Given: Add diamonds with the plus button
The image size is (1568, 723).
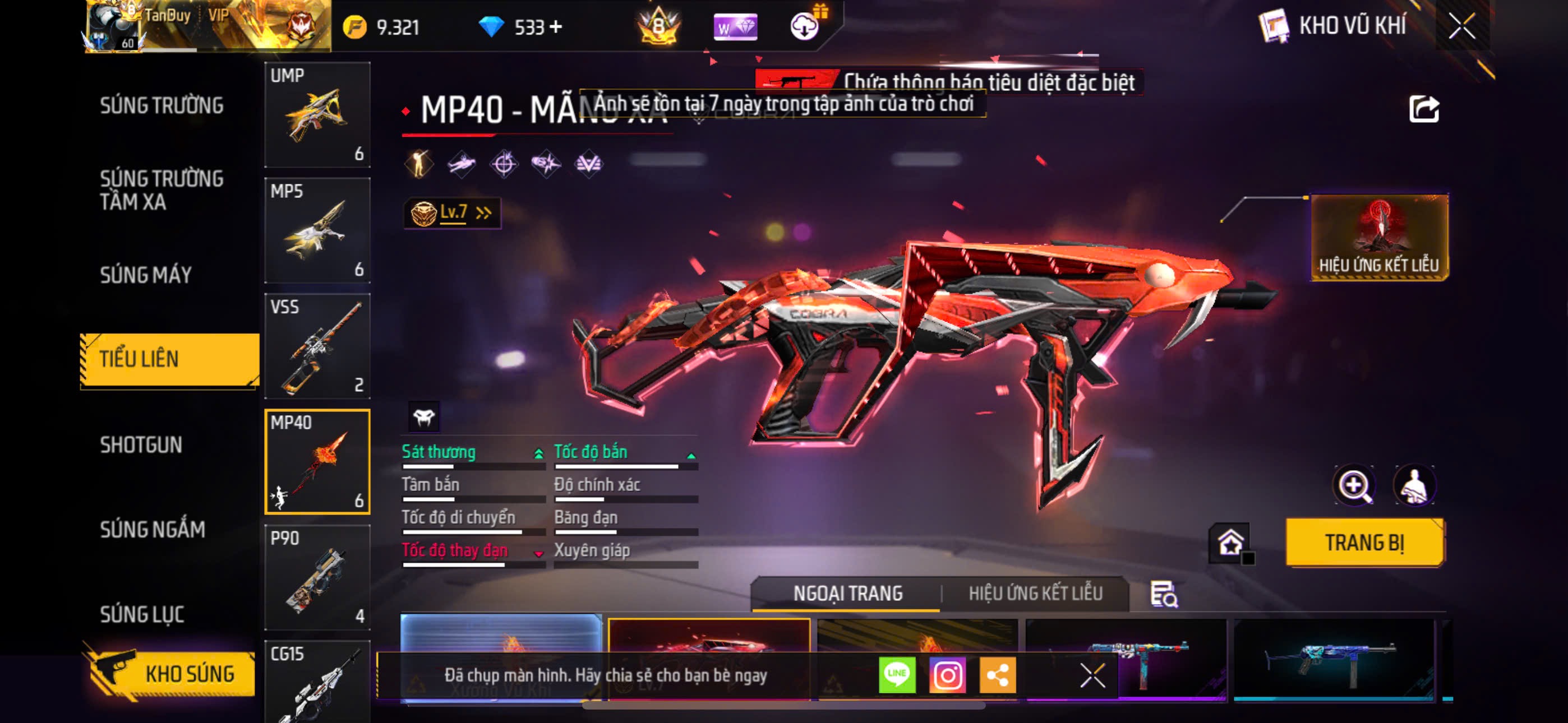Looking at the screenshot, I should pos(555,27).
